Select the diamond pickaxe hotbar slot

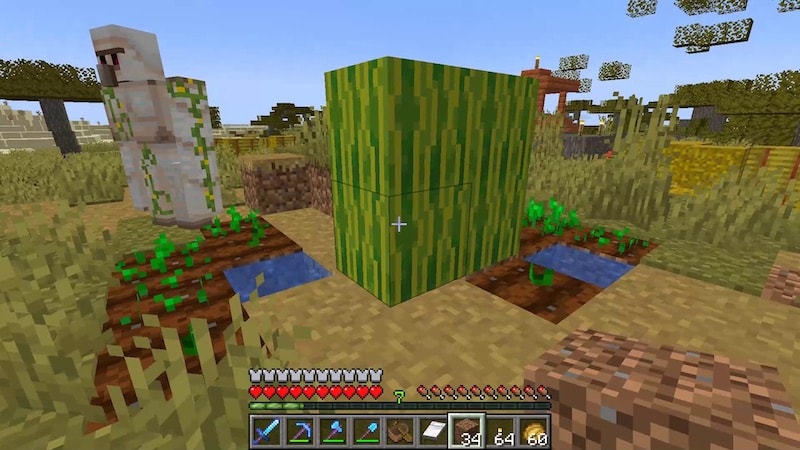[301, 431]
